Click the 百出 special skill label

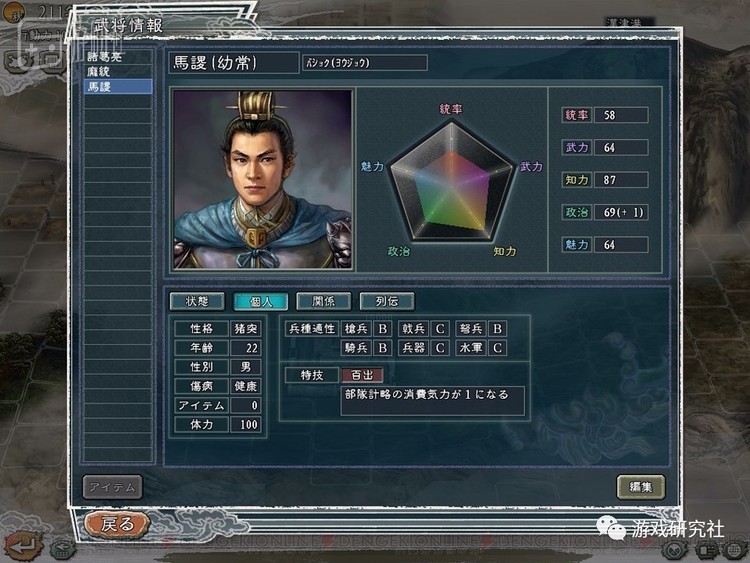[x=361, y=375]
